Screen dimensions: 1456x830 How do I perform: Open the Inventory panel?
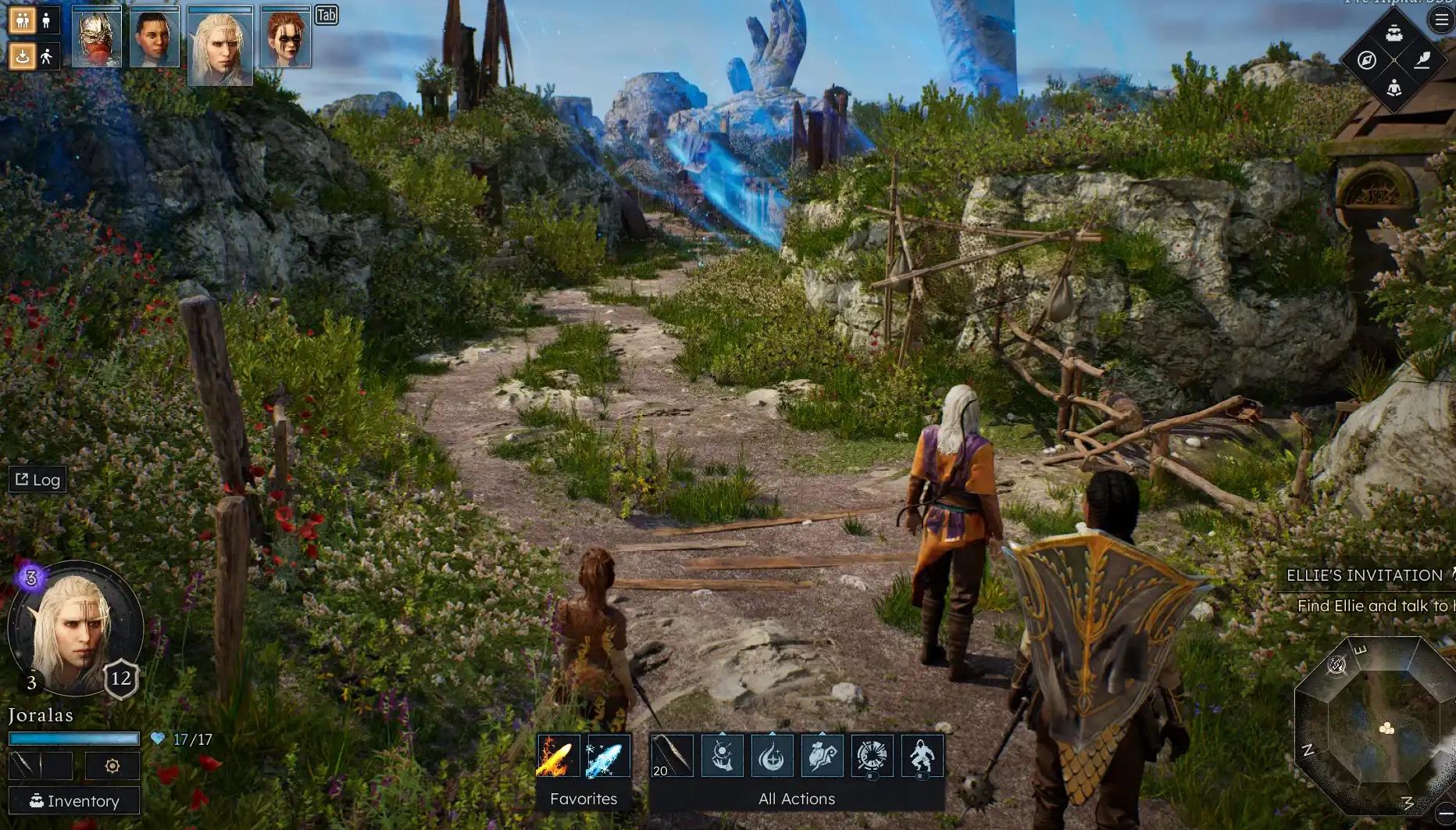pyautogui.click(x=74, y=800)
